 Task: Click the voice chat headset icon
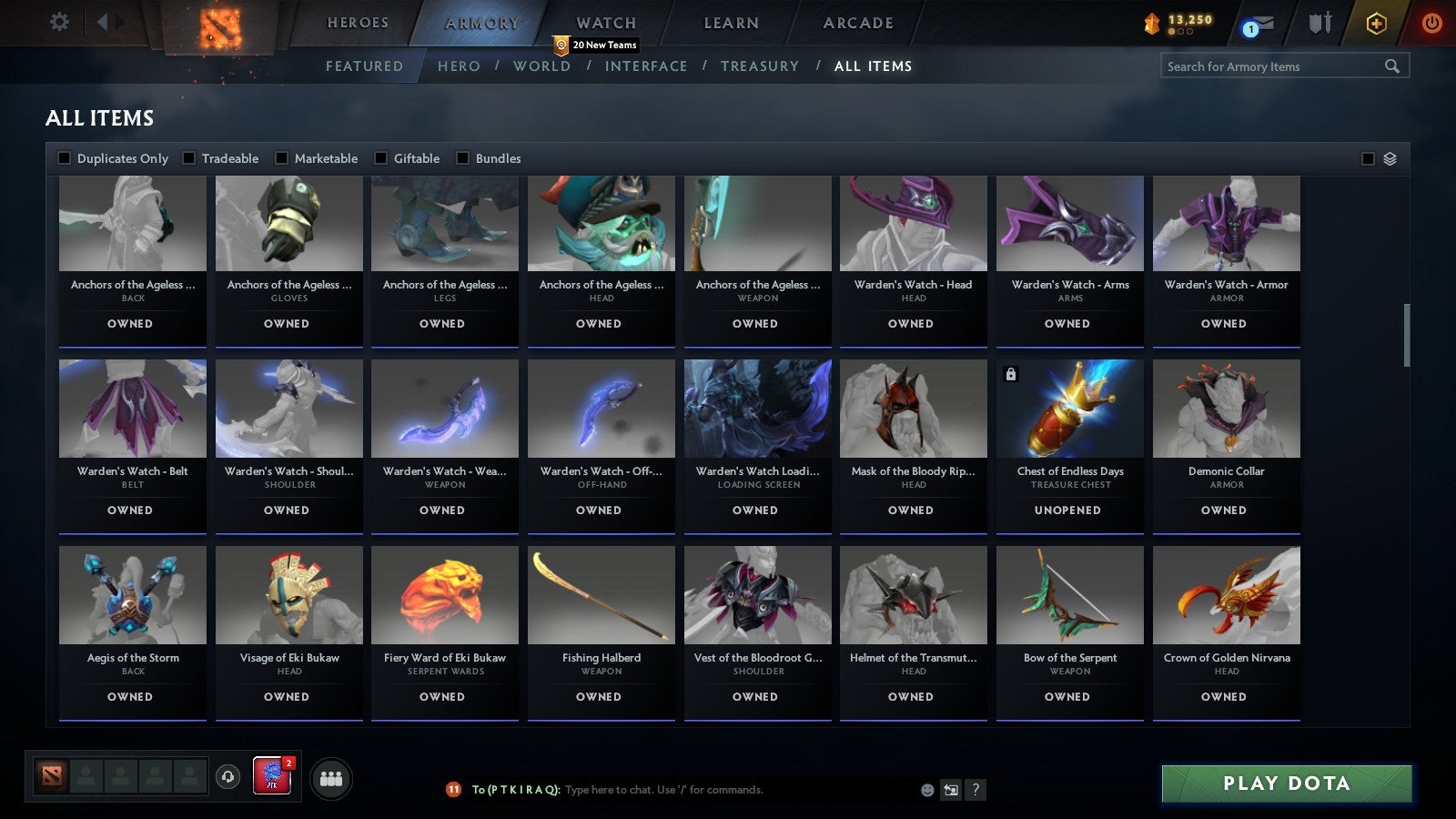coord(227,776)
